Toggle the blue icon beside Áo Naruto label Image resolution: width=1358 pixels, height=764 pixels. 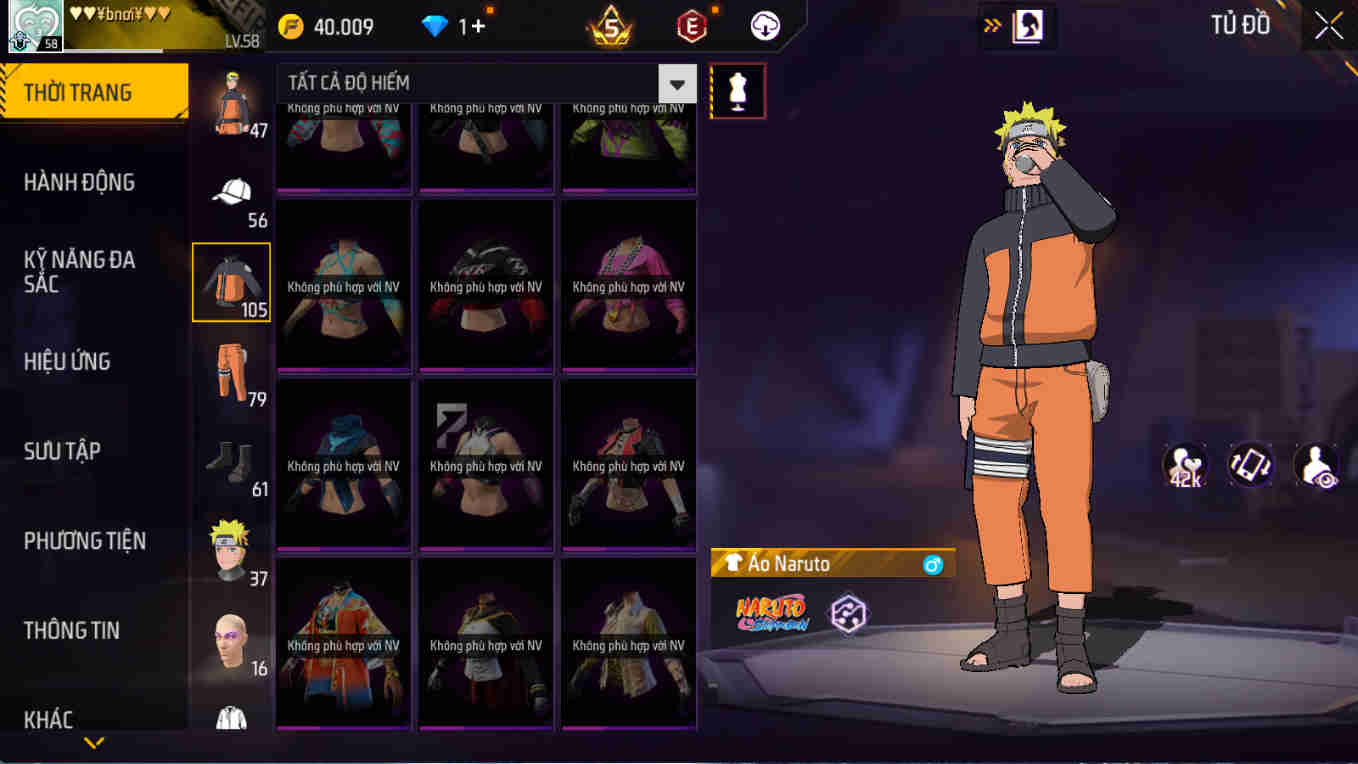(932, 563)
